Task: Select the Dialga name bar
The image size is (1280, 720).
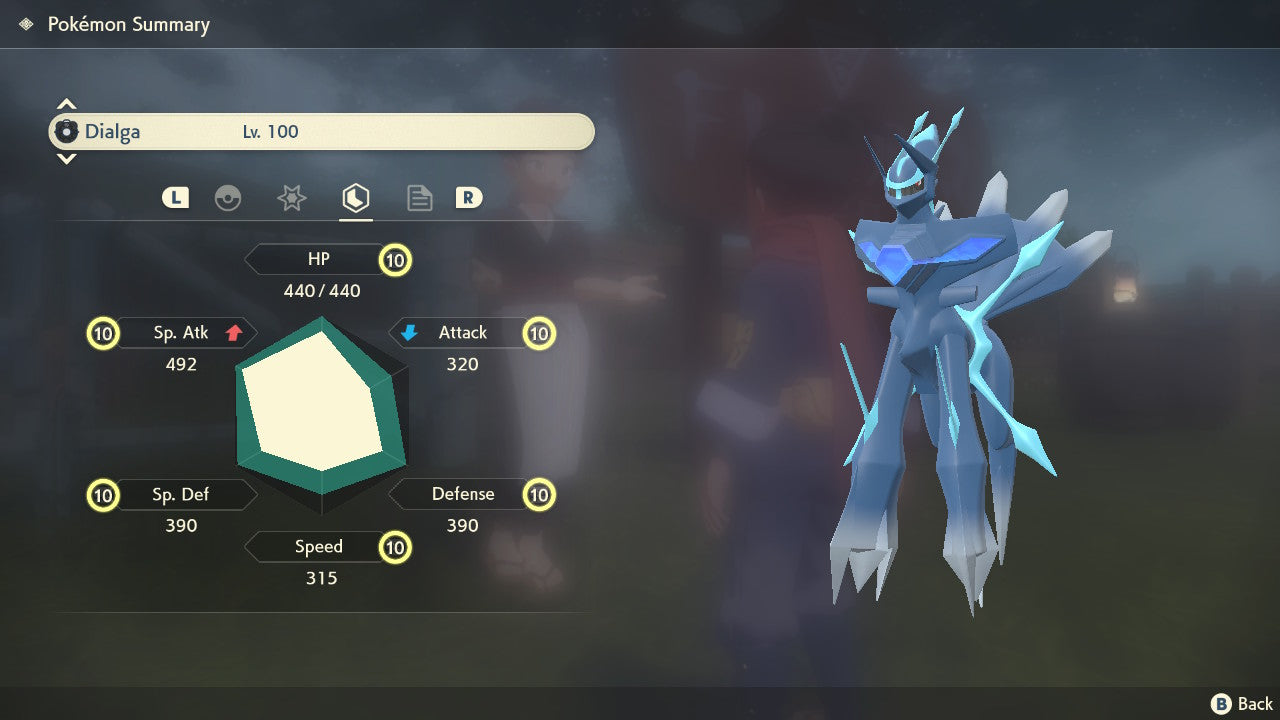Action: [x=321, y=132]
